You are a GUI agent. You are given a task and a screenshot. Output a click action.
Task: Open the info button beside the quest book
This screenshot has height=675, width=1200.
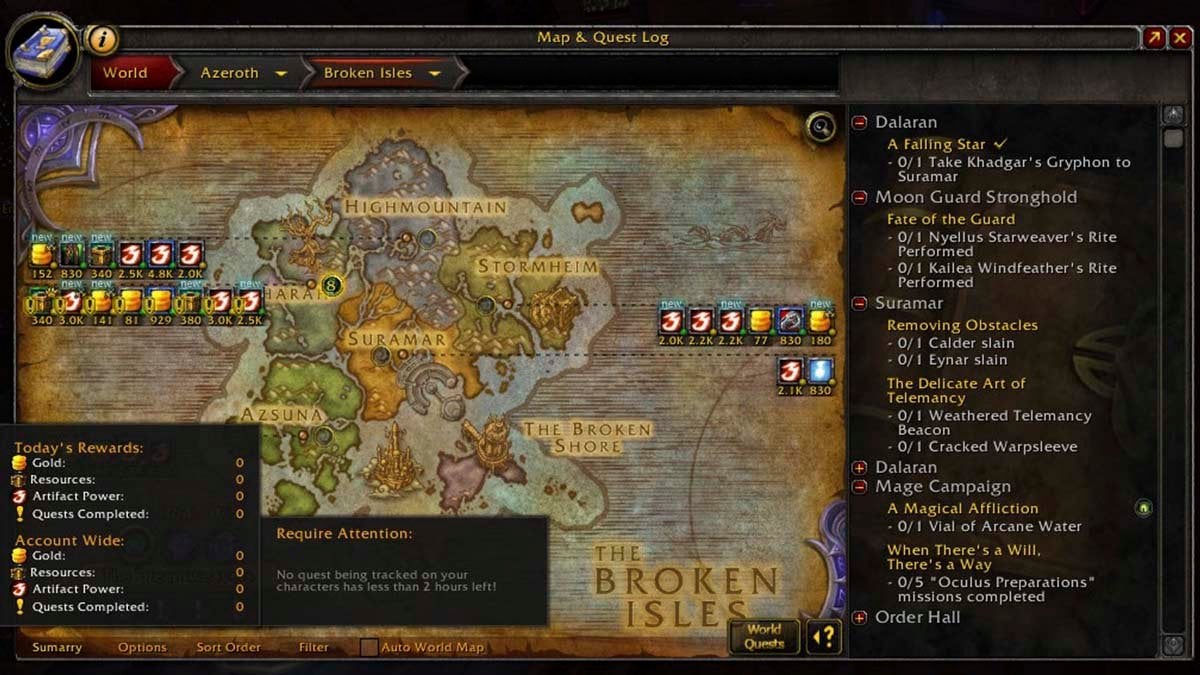101,39
